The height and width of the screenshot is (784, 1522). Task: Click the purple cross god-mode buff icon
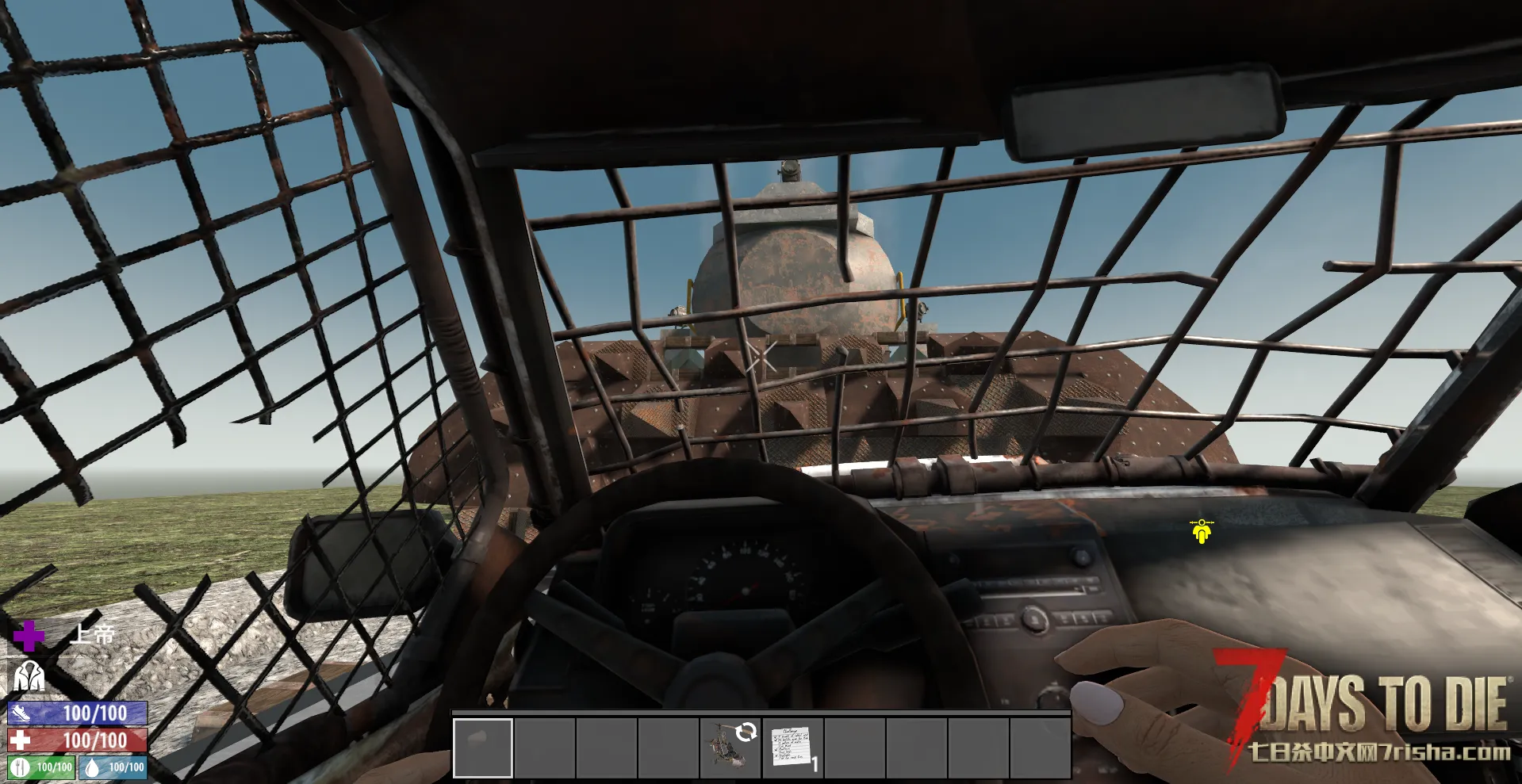tap(29, 636)
